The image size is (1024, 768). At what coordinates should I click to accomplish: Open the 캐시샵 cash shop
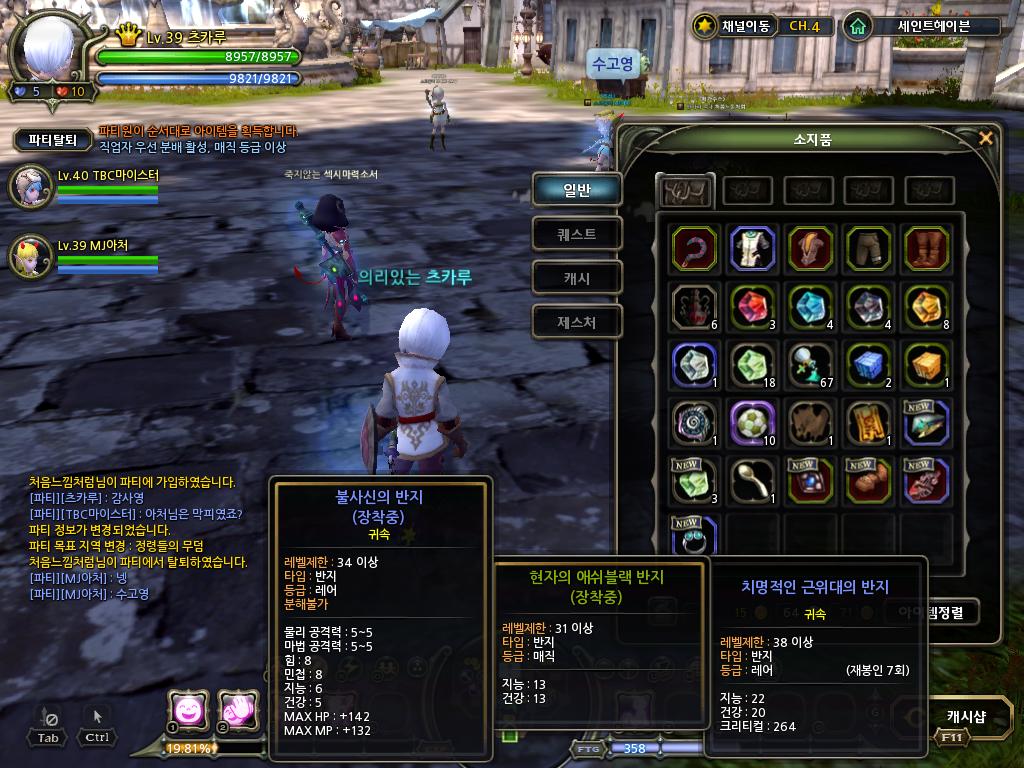click(x=965, y=716)
